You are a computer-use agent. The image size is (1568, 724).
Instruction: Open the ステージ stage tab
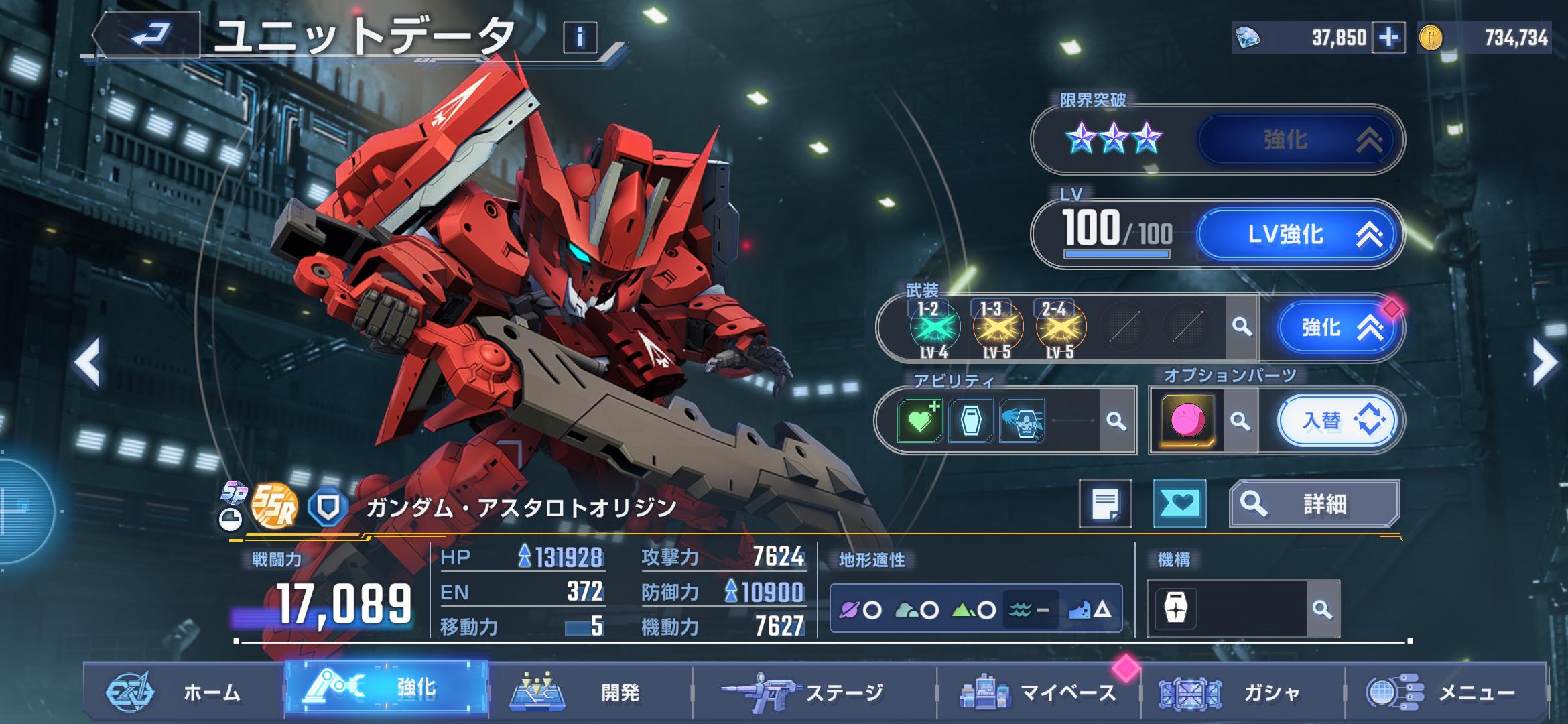[x=814, y=692]
